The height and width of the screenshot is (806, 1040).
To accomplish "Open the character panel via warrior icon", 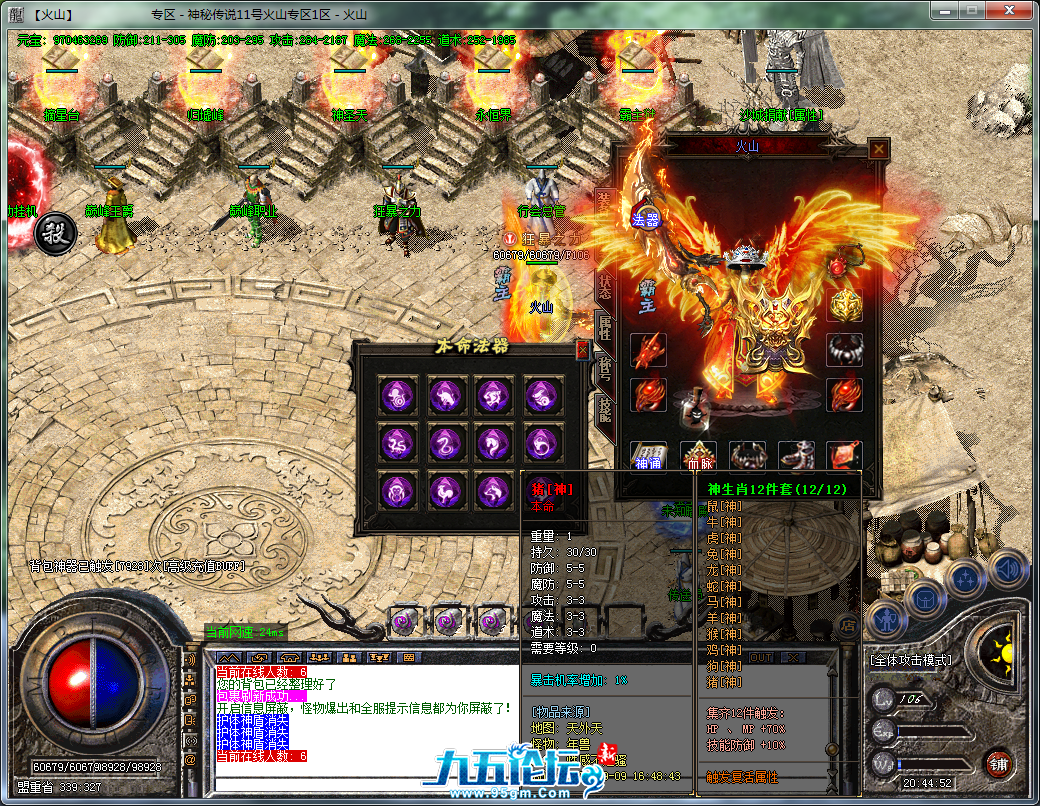I will coord(886,620).
